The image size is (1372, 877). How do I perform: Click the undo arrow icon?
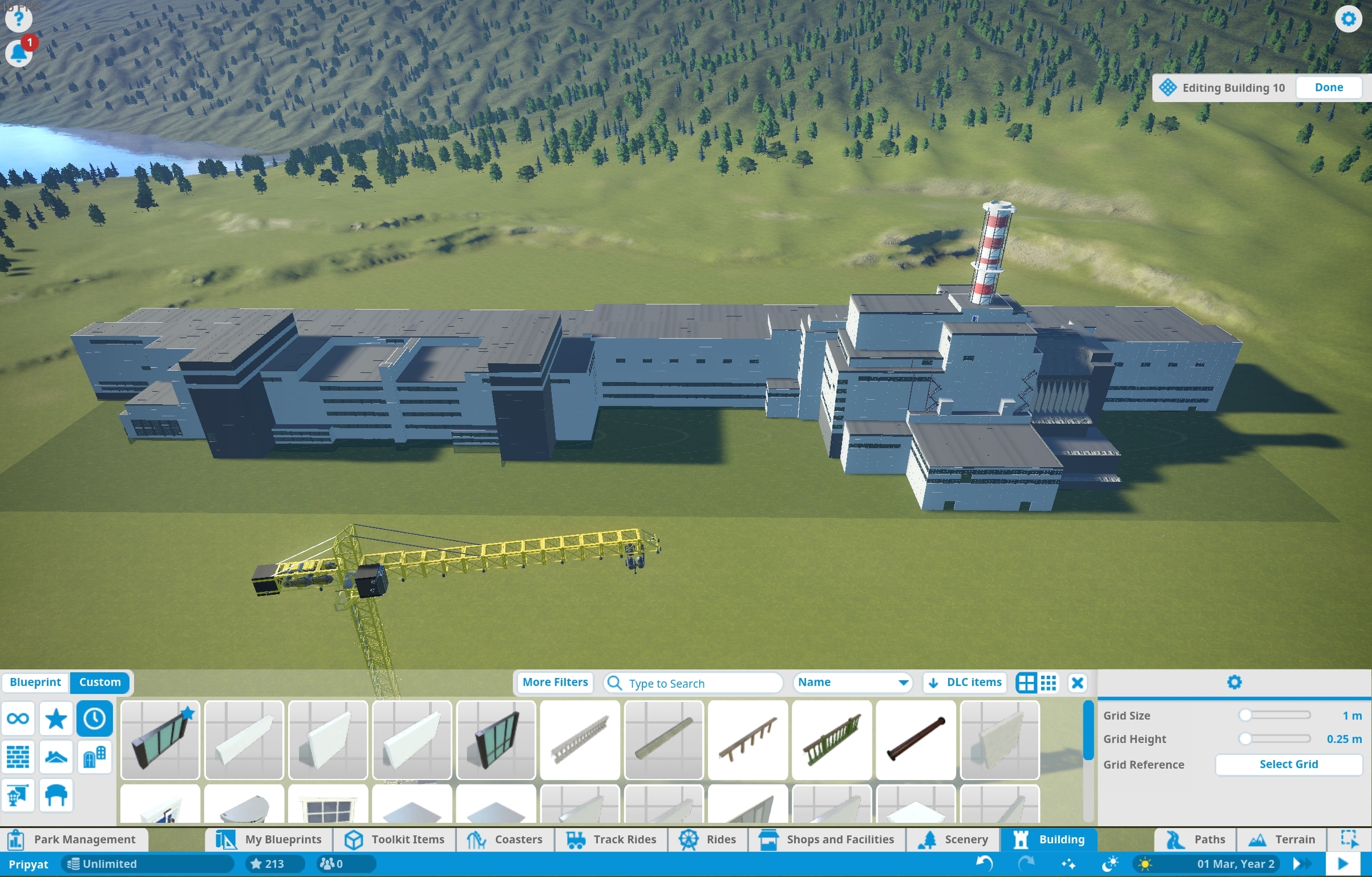pyautogui.click(x=983, y=863)
